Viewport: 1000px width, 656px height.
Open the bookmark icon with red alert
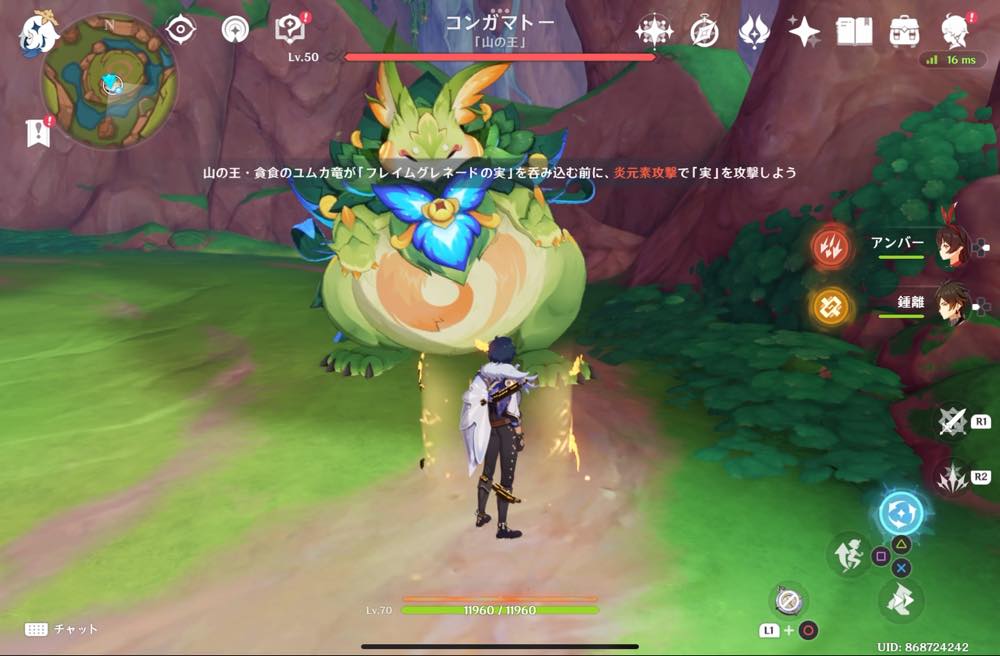(x=38, y=132)
